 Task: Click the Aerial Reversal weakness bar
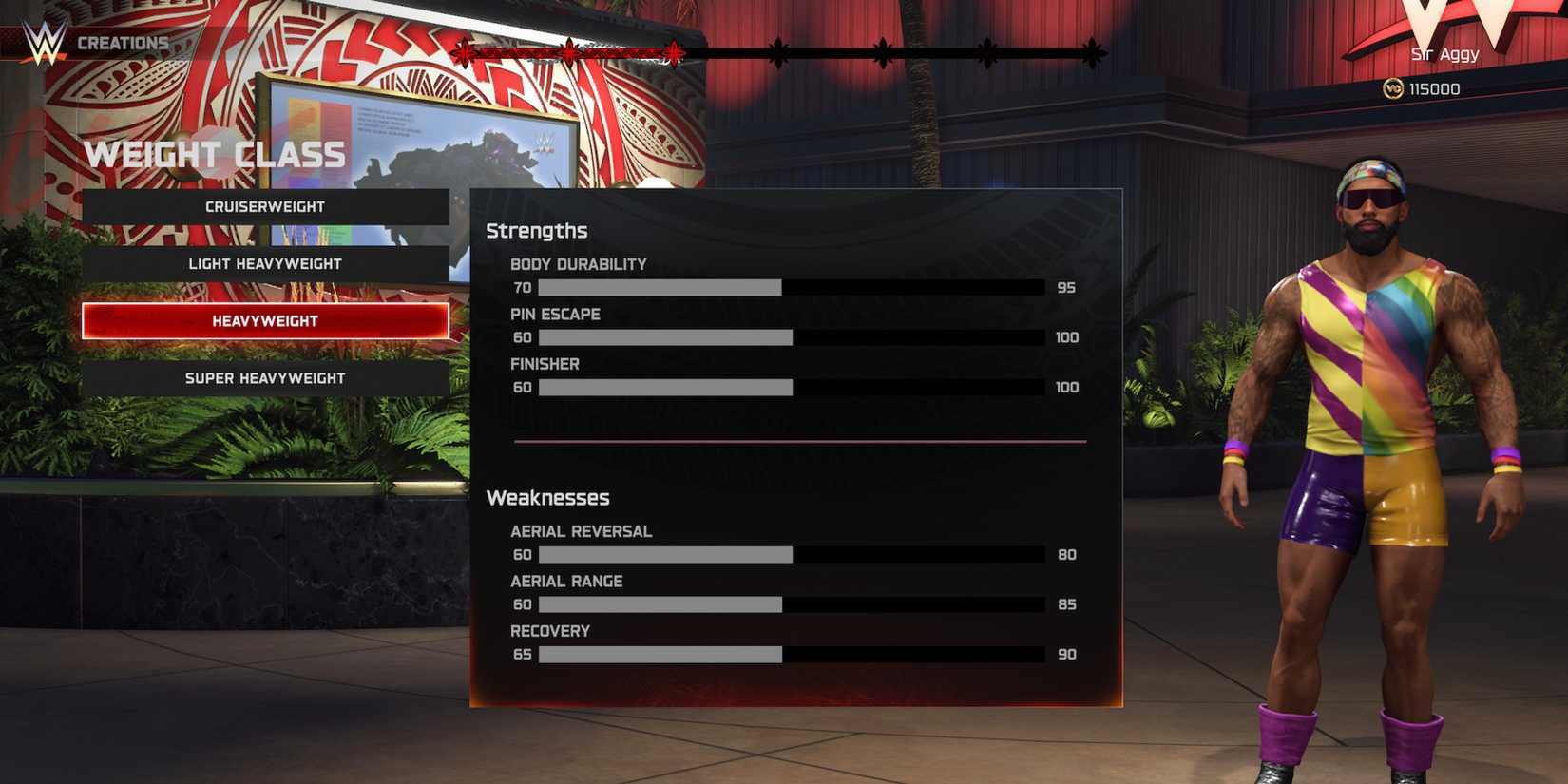pos(794,554)
